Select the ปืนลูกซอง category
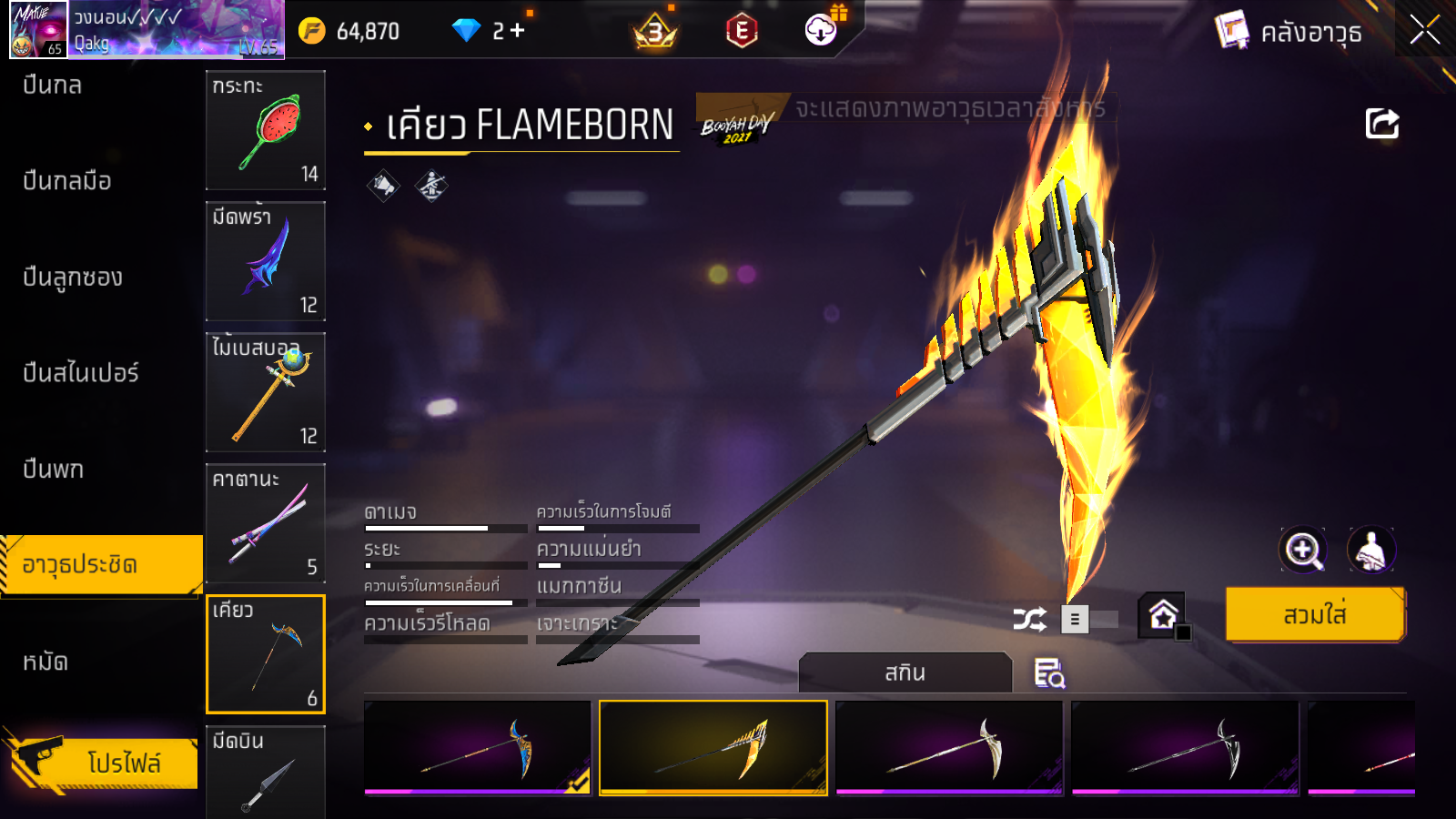Image resolution: width=1456 pixels, height=819 pixels. 73,278
